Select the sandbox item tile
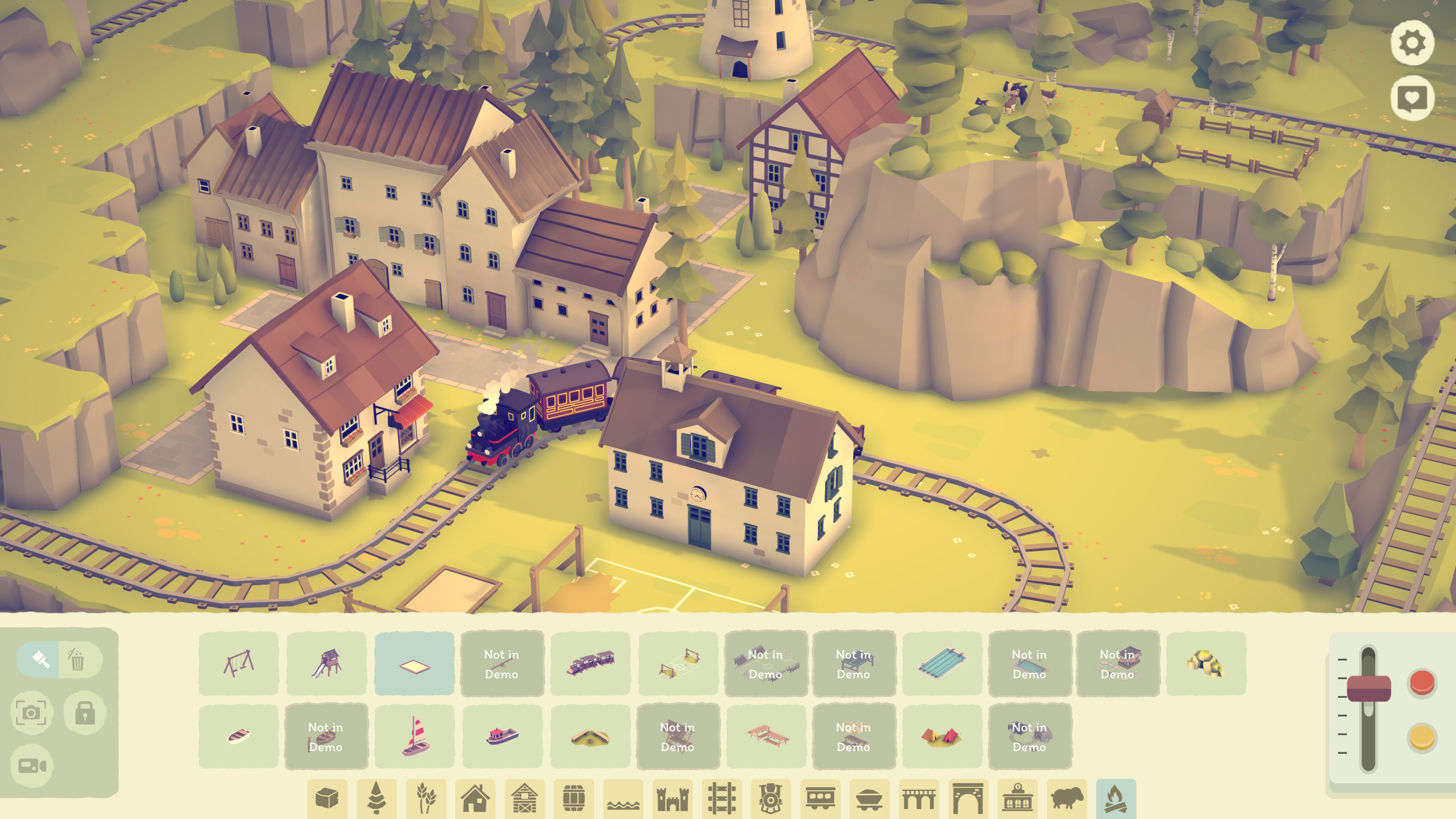 [414, 664]
